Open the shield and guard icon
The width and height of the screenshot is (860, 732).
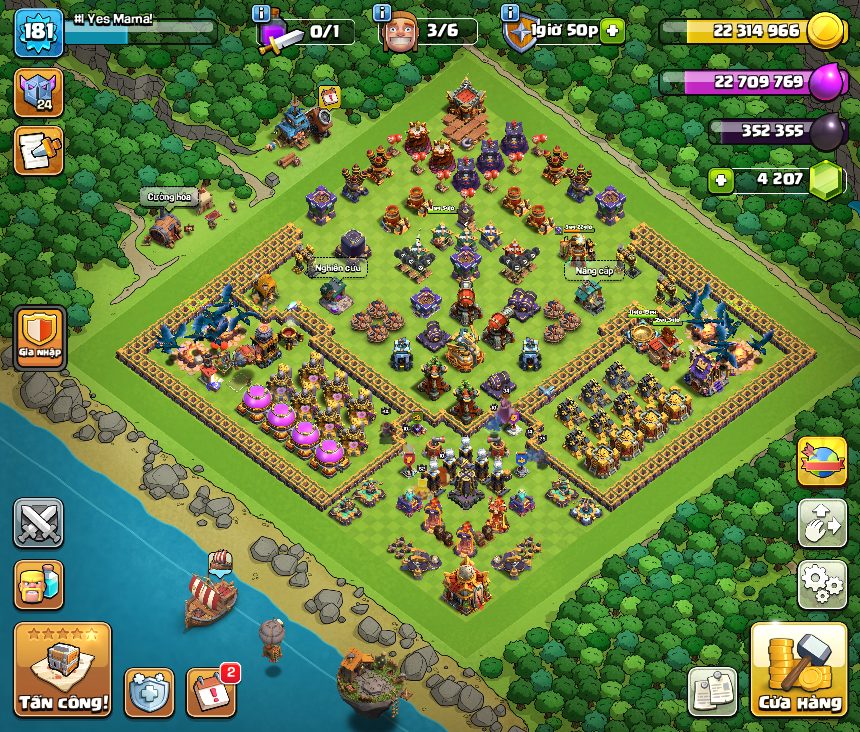(149, 691)
